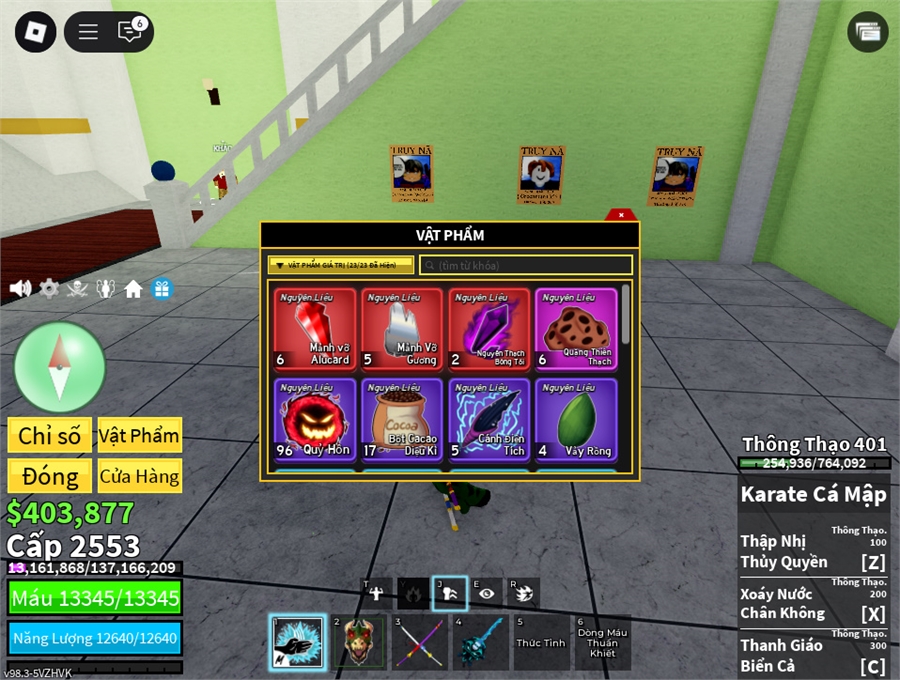Close the Vật Phẩm inventory window
Screen dimensions: 900x680
coord(621,214)
